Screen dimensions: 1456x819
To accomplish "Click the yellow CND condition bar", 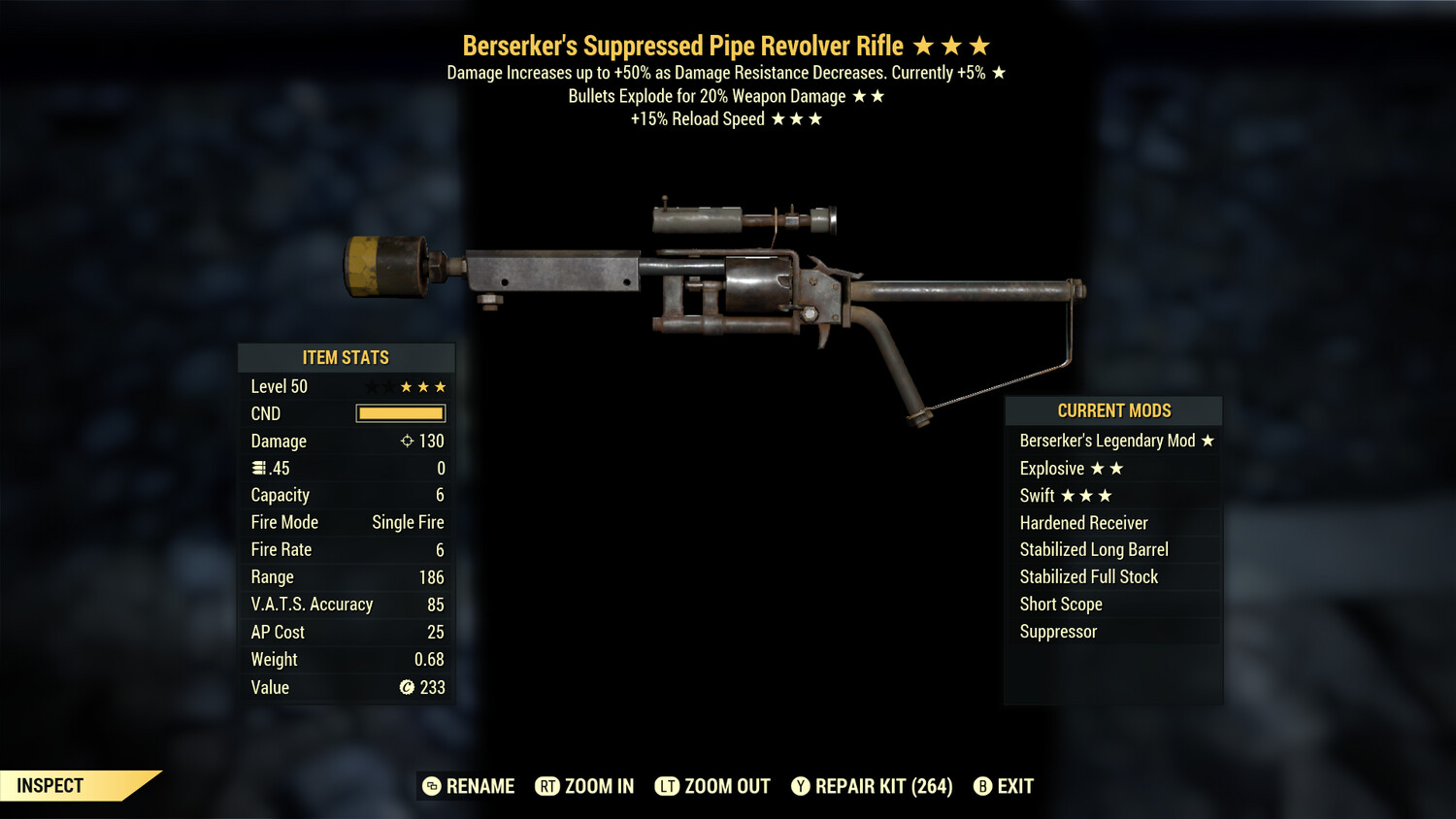I will point(401,413).
